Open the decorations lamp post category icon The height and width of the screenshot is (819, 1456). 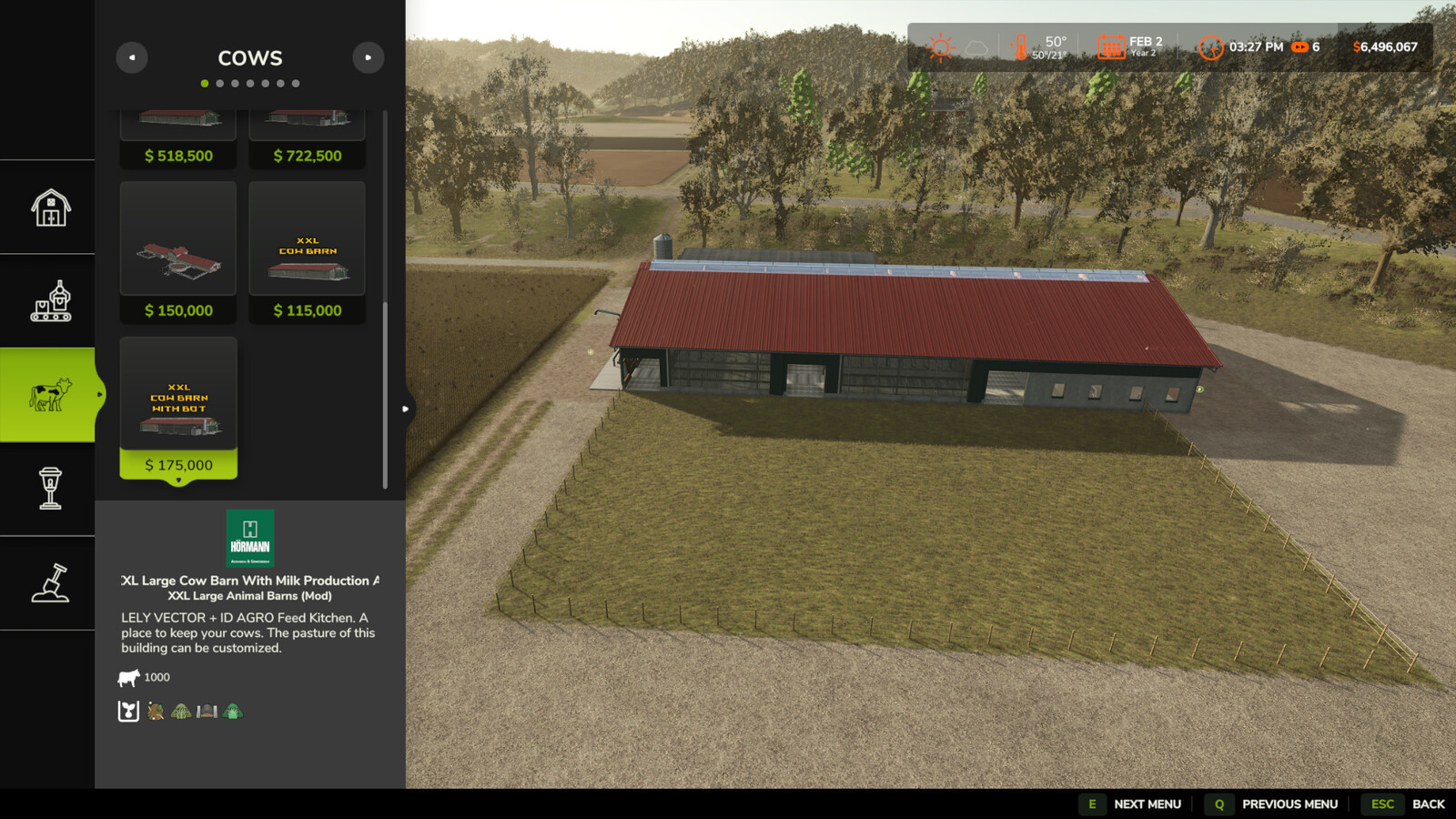[x=49, y=490]
